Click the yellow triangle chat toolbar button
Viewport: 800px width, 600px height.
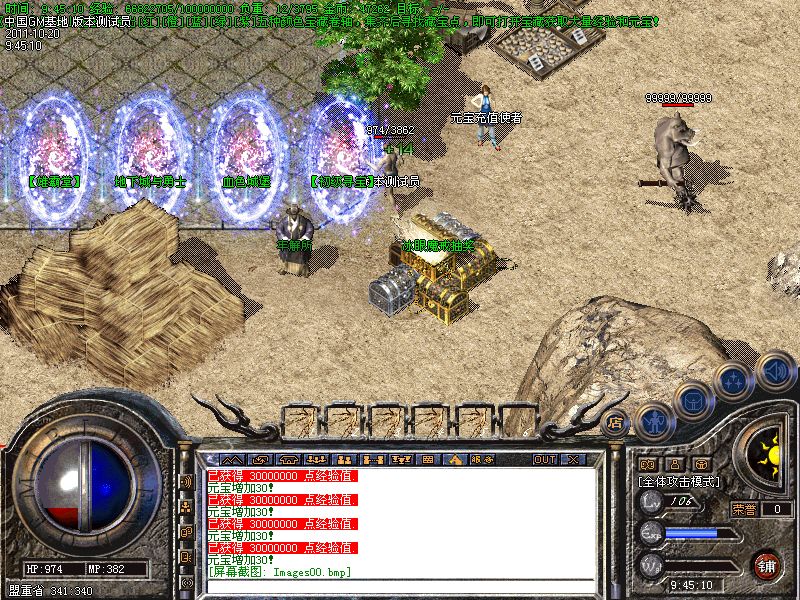(455, 460)
